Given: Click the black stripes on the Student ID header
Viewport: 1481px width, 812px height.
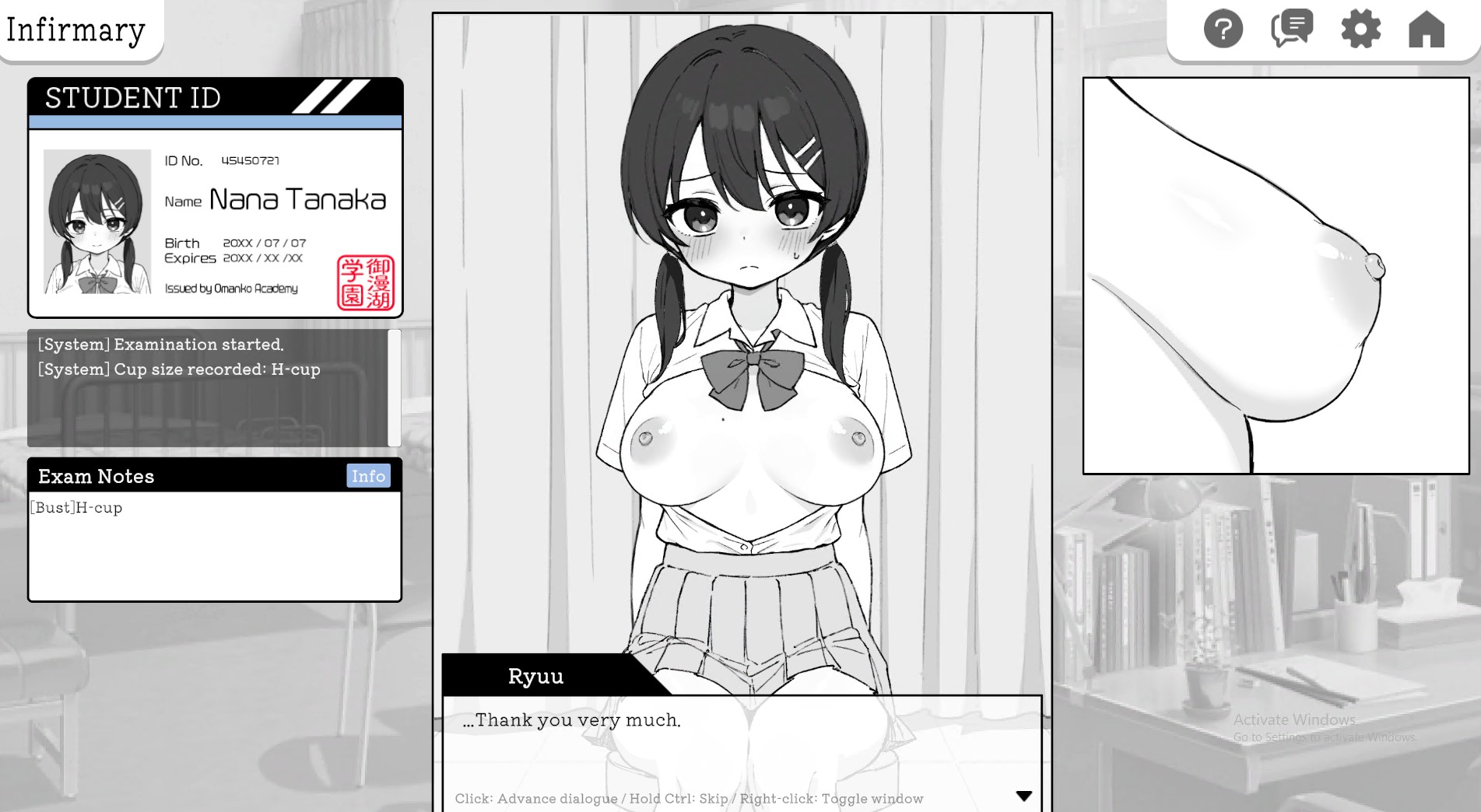Looking at the screenshot, I should click(330, 97).
